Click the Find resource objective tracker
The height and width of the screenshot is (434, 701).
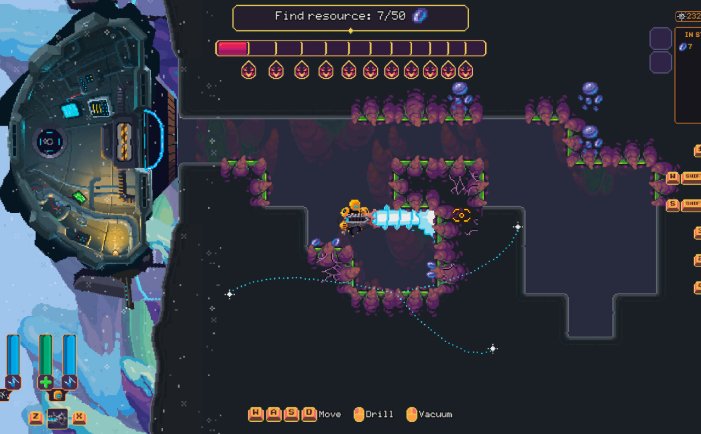click(350, 17)
